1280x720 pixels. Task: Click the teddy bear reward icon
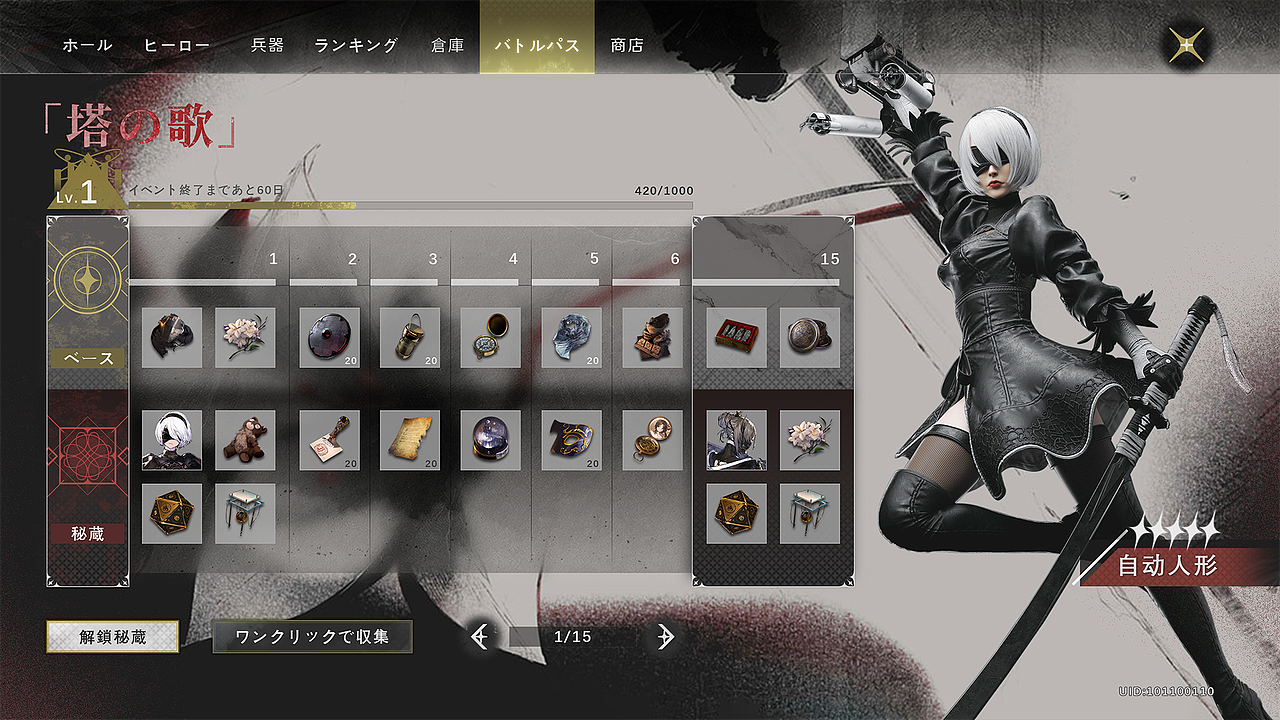point(246,440)
